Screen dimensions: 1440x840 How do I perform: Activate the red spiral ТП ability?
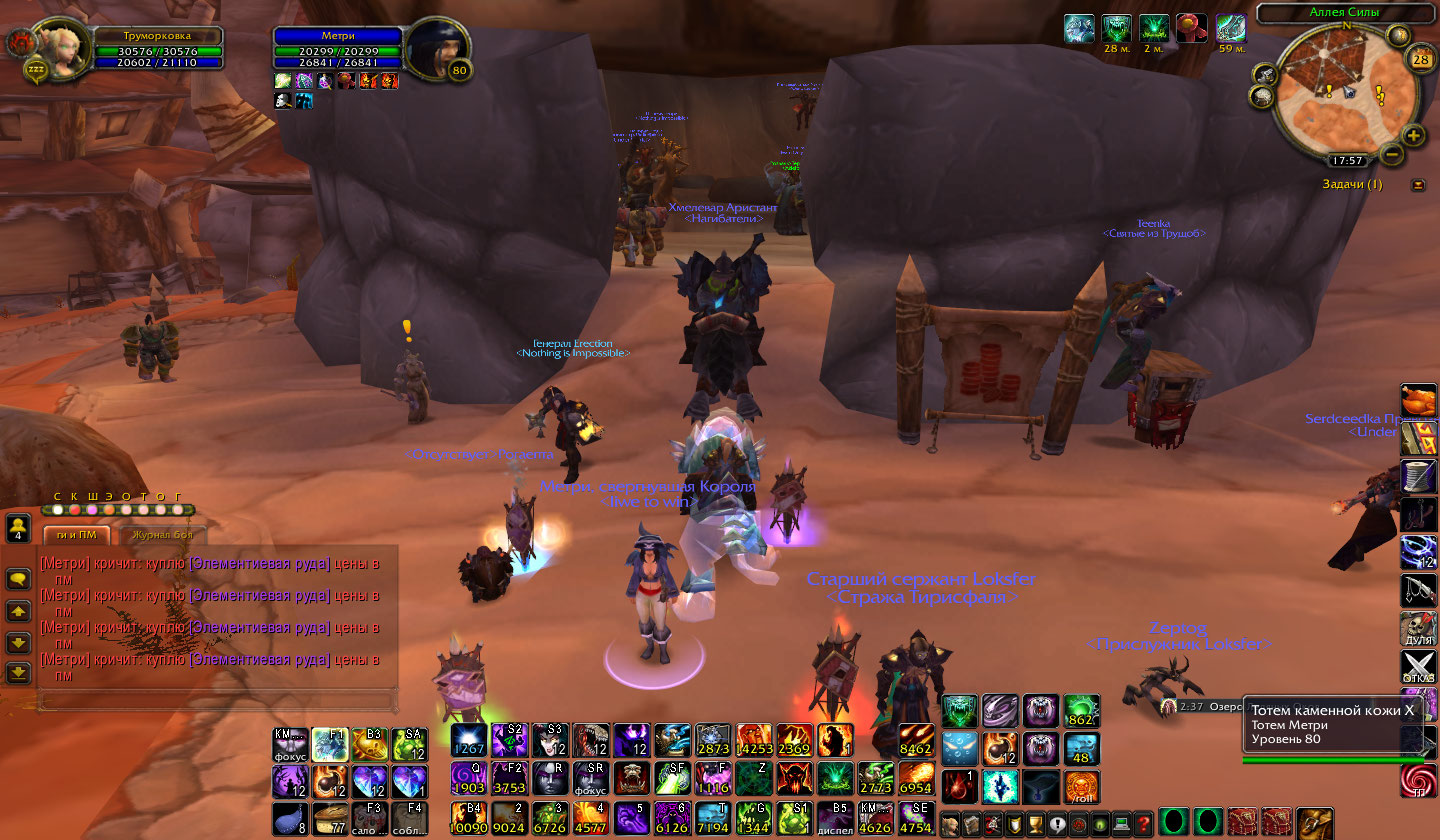click(x=1418, y=780)
